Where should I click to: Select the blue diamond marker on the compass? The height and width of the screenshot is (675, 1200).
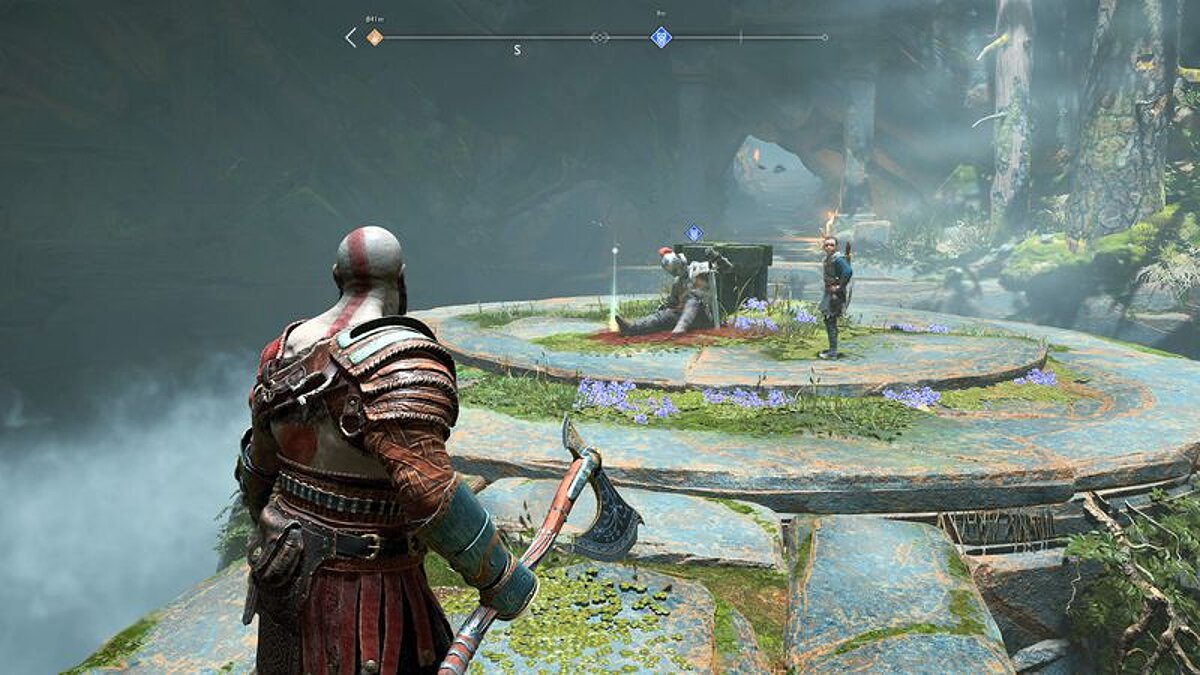point(661,38)
